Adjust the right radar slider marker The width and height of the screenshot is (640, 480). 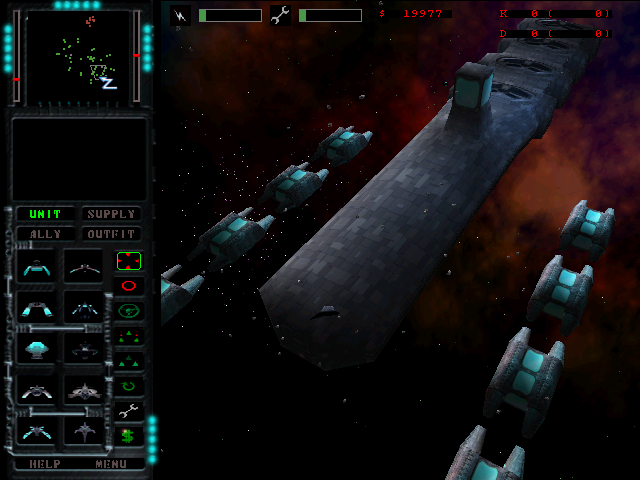[x=136, y=55]
